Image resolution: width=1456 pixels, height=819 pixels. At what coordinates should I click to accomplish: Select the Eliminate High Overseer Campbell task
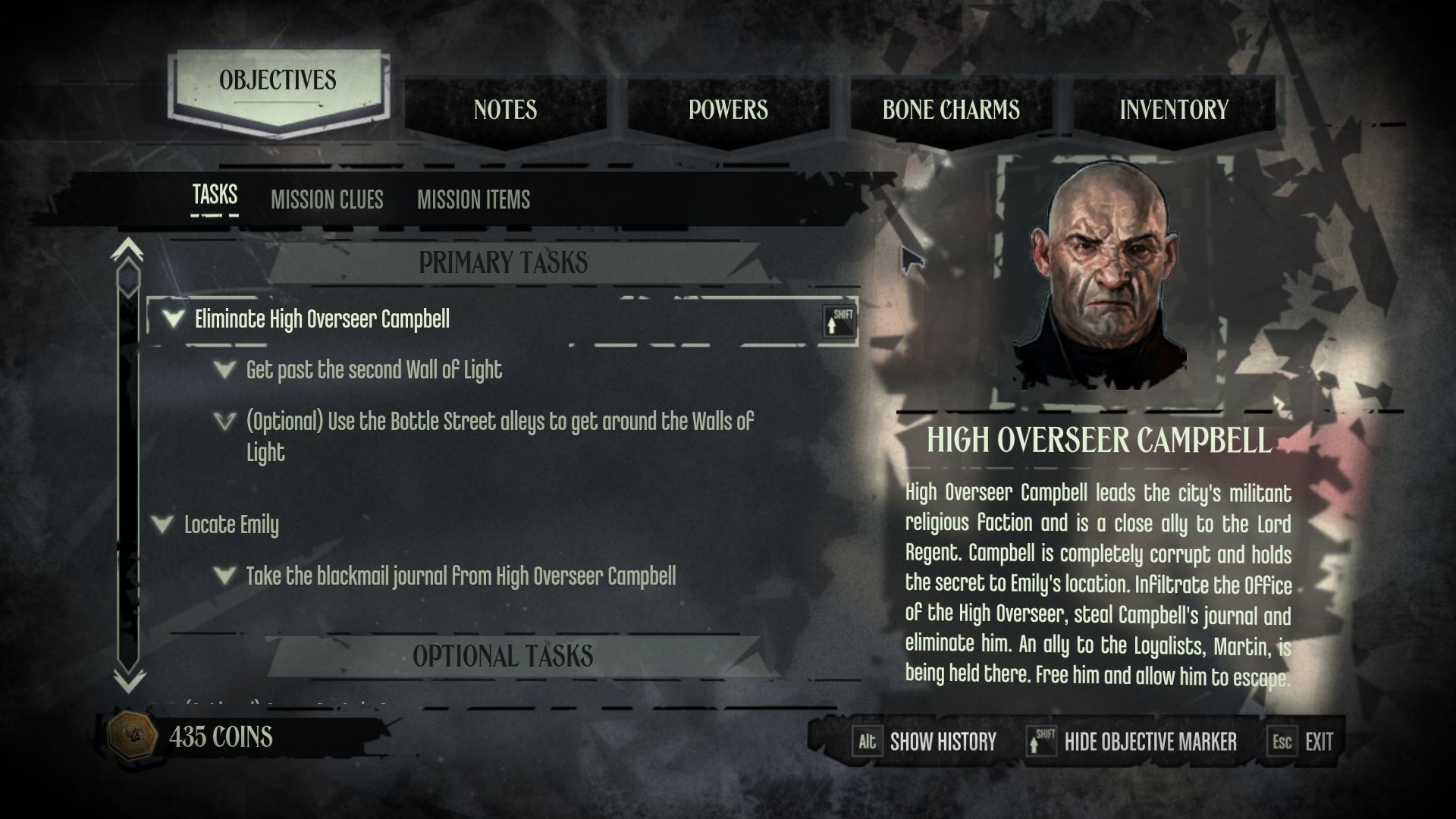point(322,319)
